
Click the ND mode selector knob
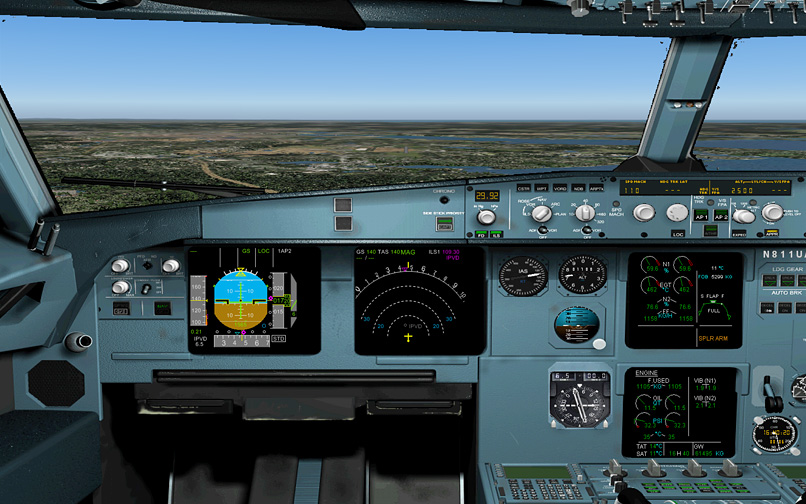click(541, 213)
